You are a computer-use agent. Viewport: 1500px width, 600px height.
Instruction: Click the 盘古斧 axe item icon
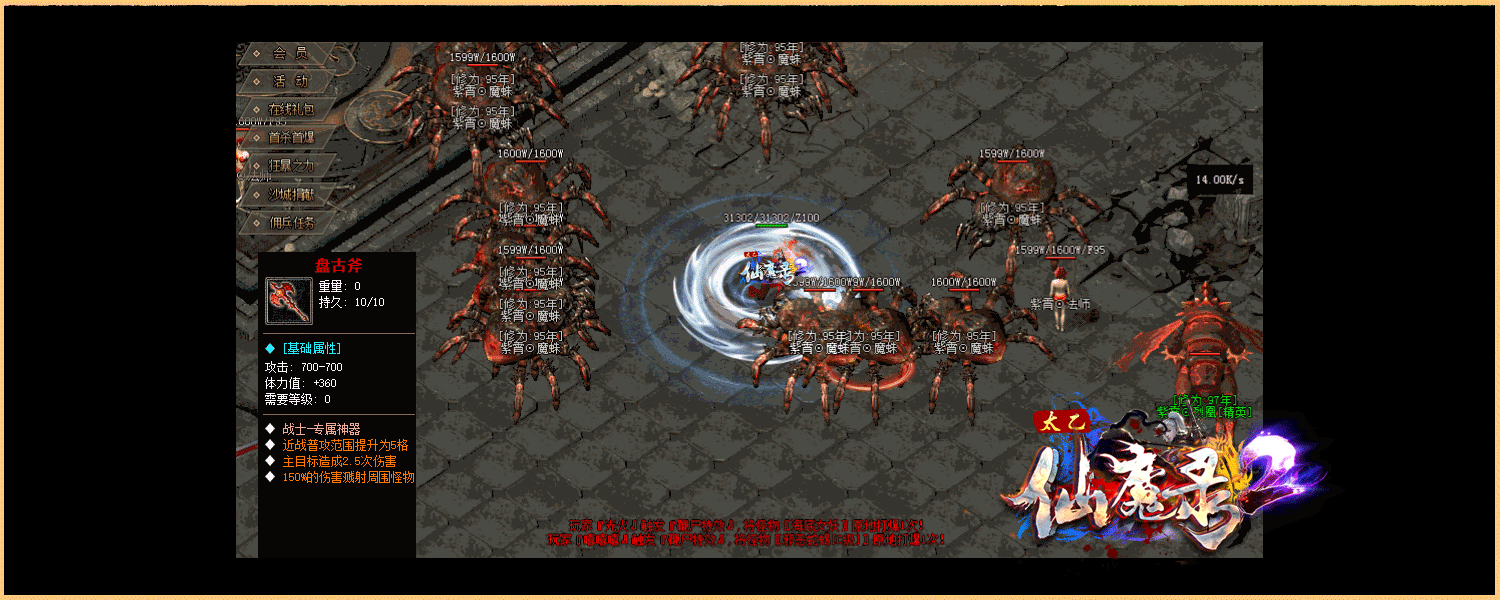(x=289, y=301)
